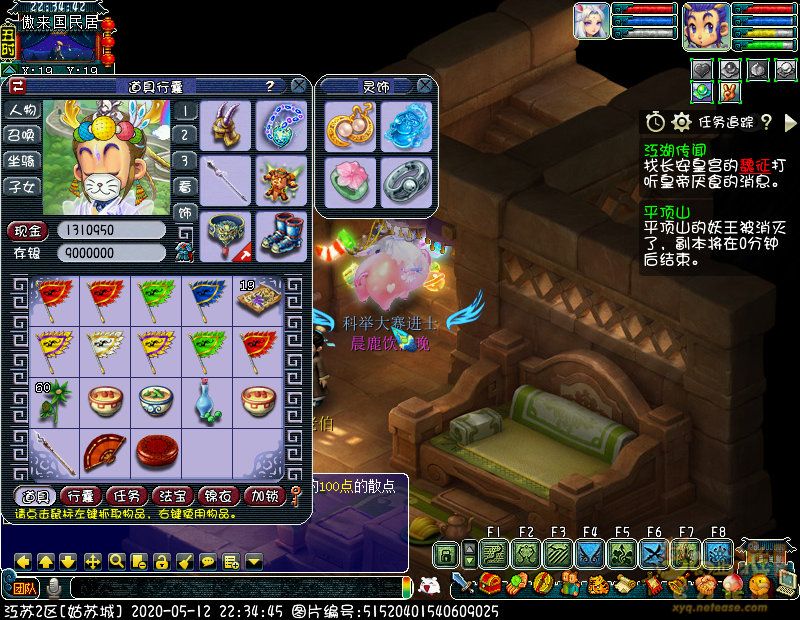Screen dimensions: 800x620
Task: Click the 加锁 lock button
Action: point(264,495)
